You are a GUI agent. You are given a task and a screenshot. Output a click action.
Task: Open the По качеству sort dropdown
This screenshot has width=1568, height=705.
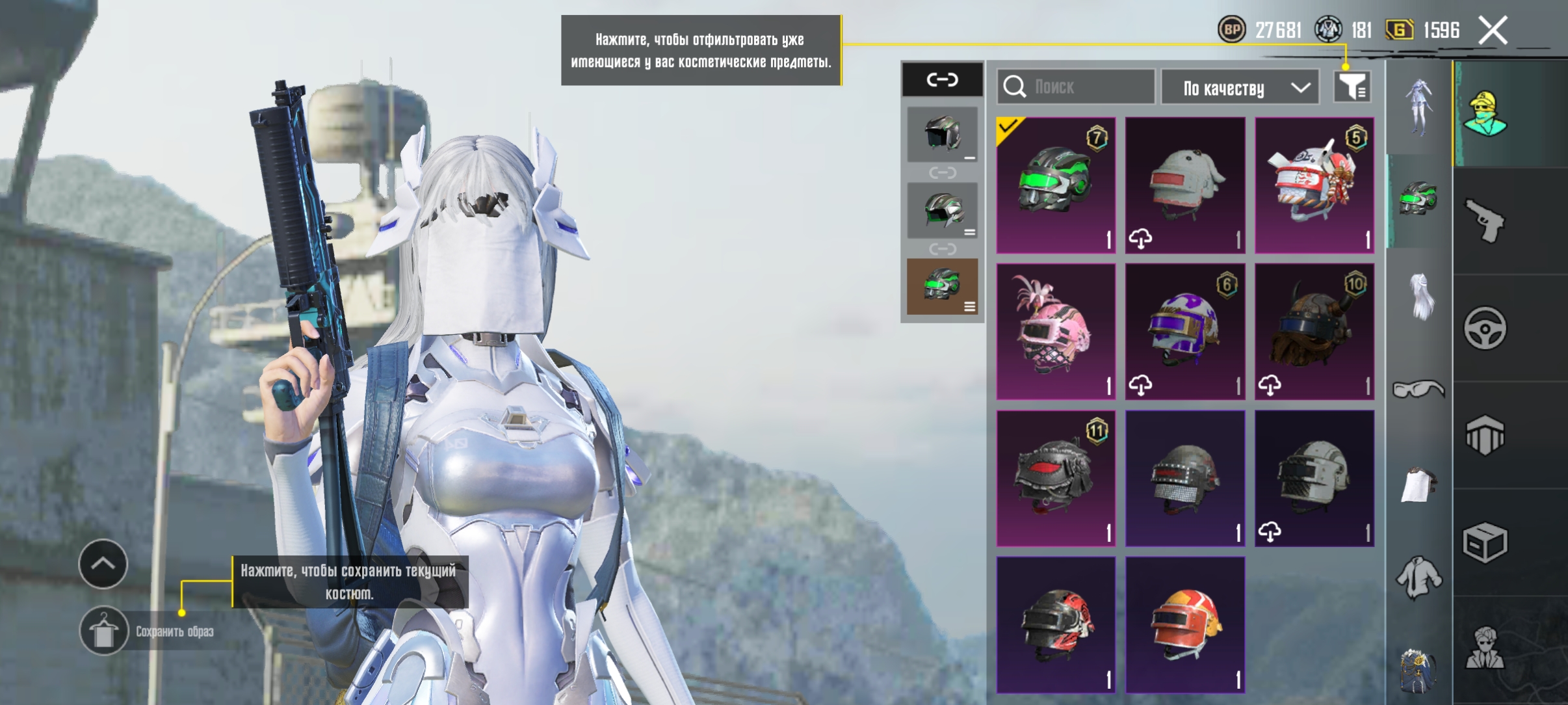(1240, 88)
